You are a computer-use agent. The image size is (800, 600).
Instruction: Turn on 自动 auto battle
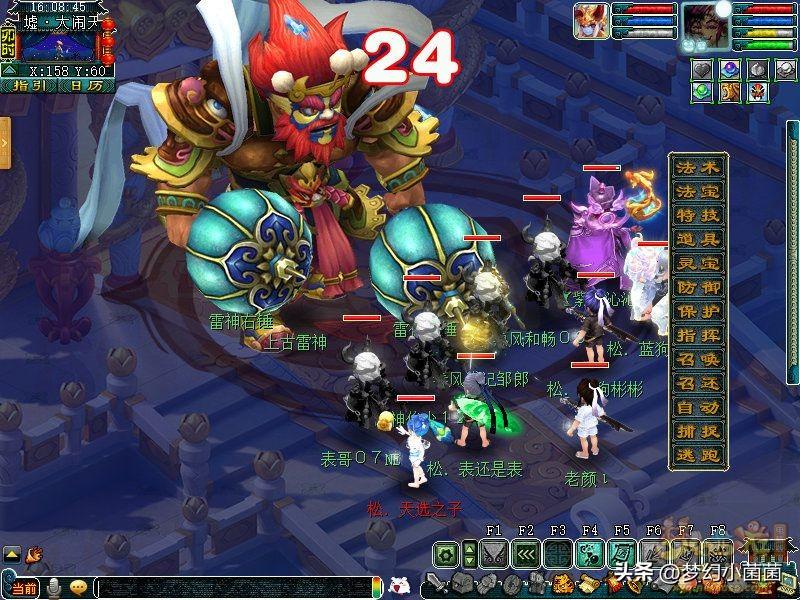[x=697, y=408]
